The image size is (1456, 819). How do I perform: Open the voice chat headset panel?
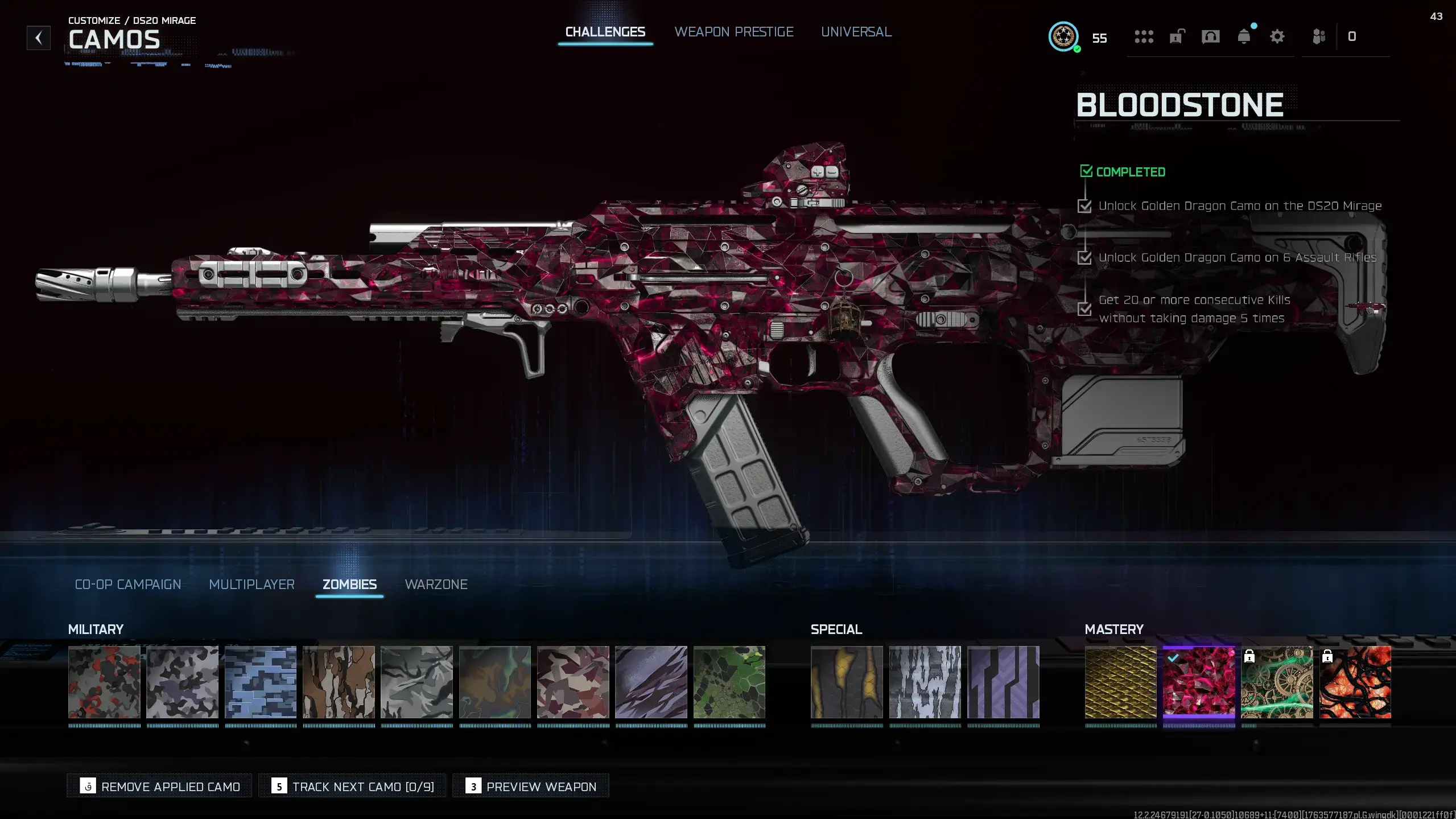click(x=1210, y=36)
